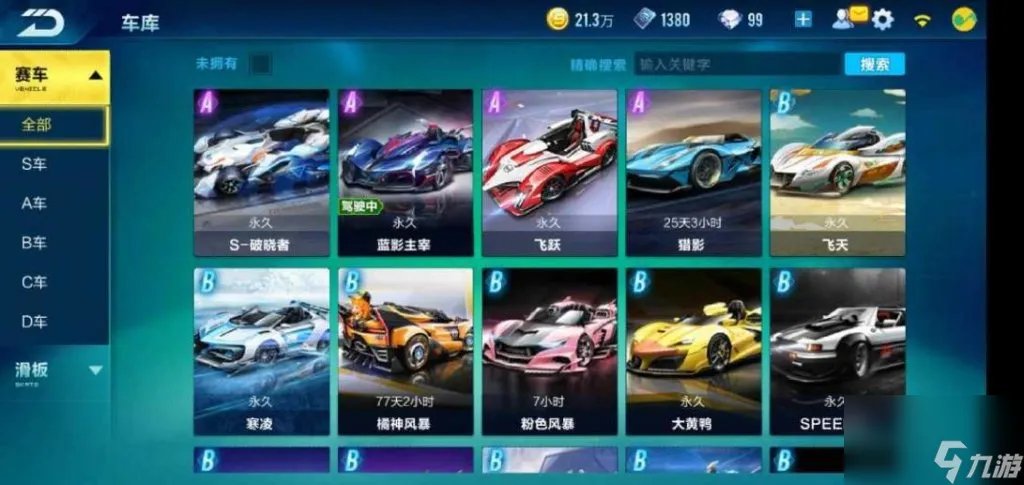Choose the 大黄鸭 yellow car card
Viewport: 1024px width, 485px height.
coord(693,351)
